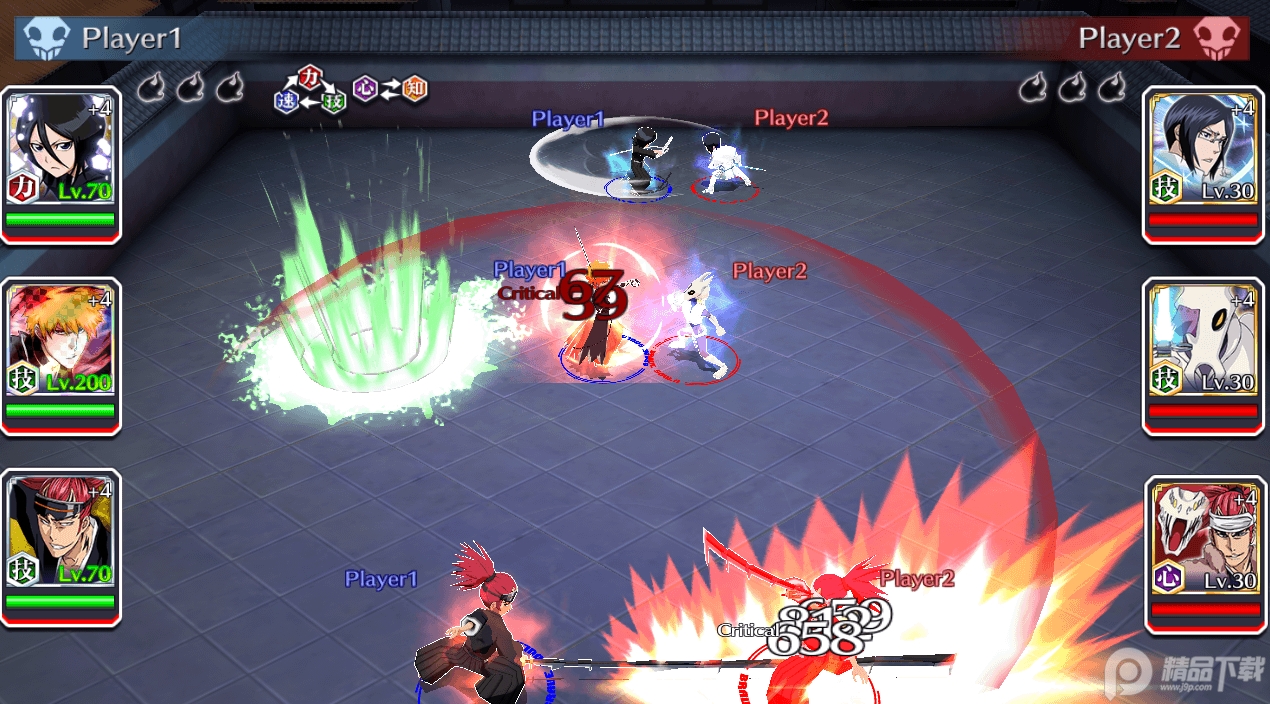Choose Player2's Renji Lv.30 portrait

(1203, 540)
